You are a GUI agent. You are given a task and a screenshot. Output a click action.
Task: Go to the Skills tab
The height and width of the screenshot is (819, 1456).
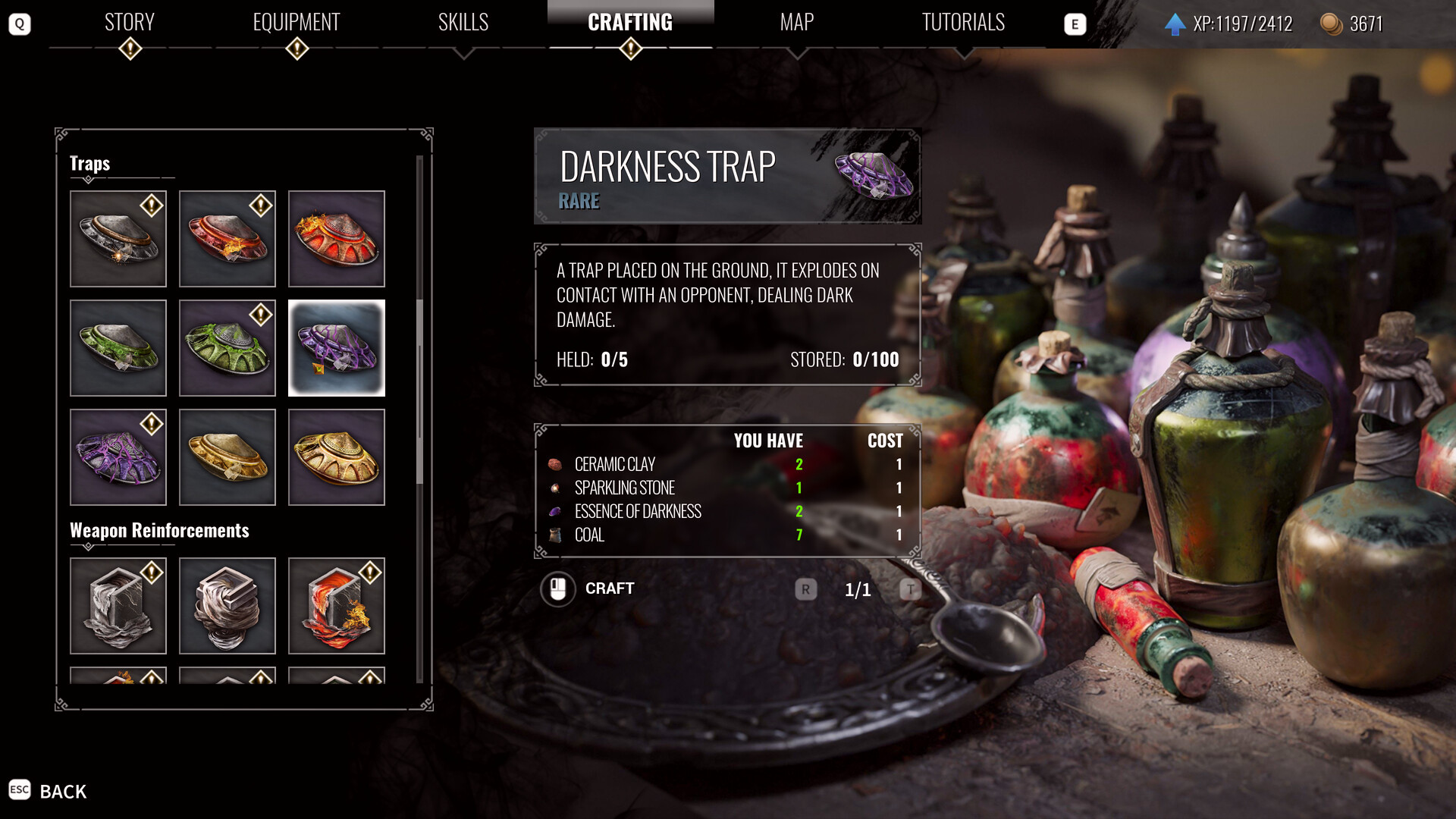(x=463, y=23)
